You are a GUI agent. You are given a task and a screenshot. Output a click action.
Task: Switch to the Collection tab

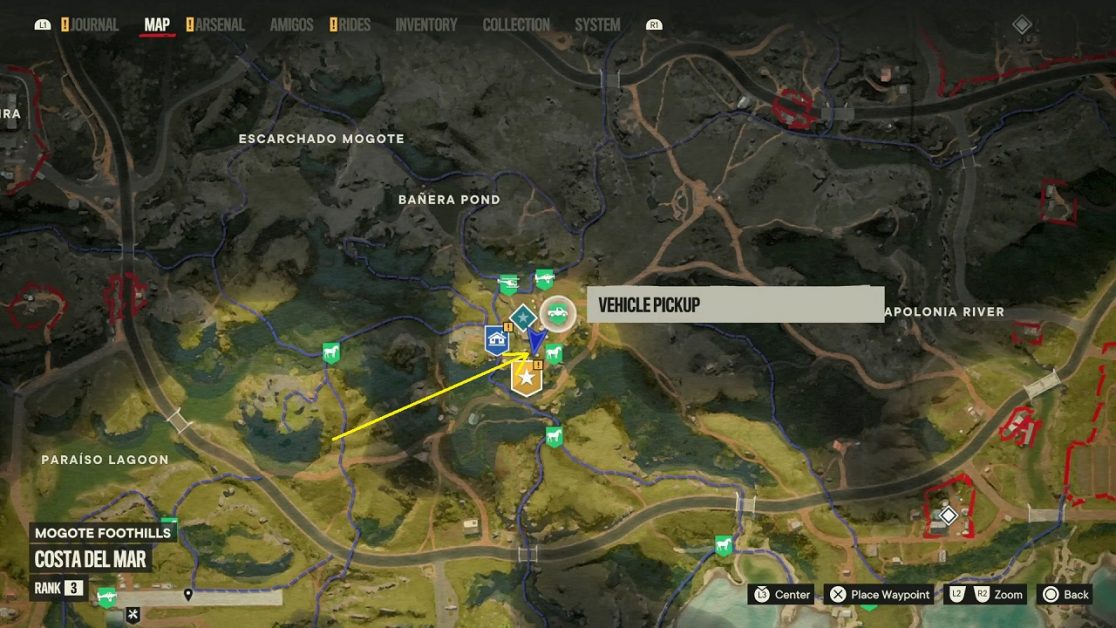516,25
